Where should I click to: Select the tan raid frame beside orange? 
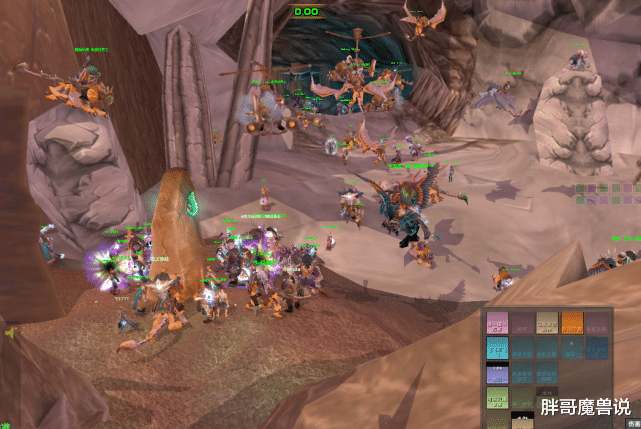pyautogui.click(x=547, y=323)
